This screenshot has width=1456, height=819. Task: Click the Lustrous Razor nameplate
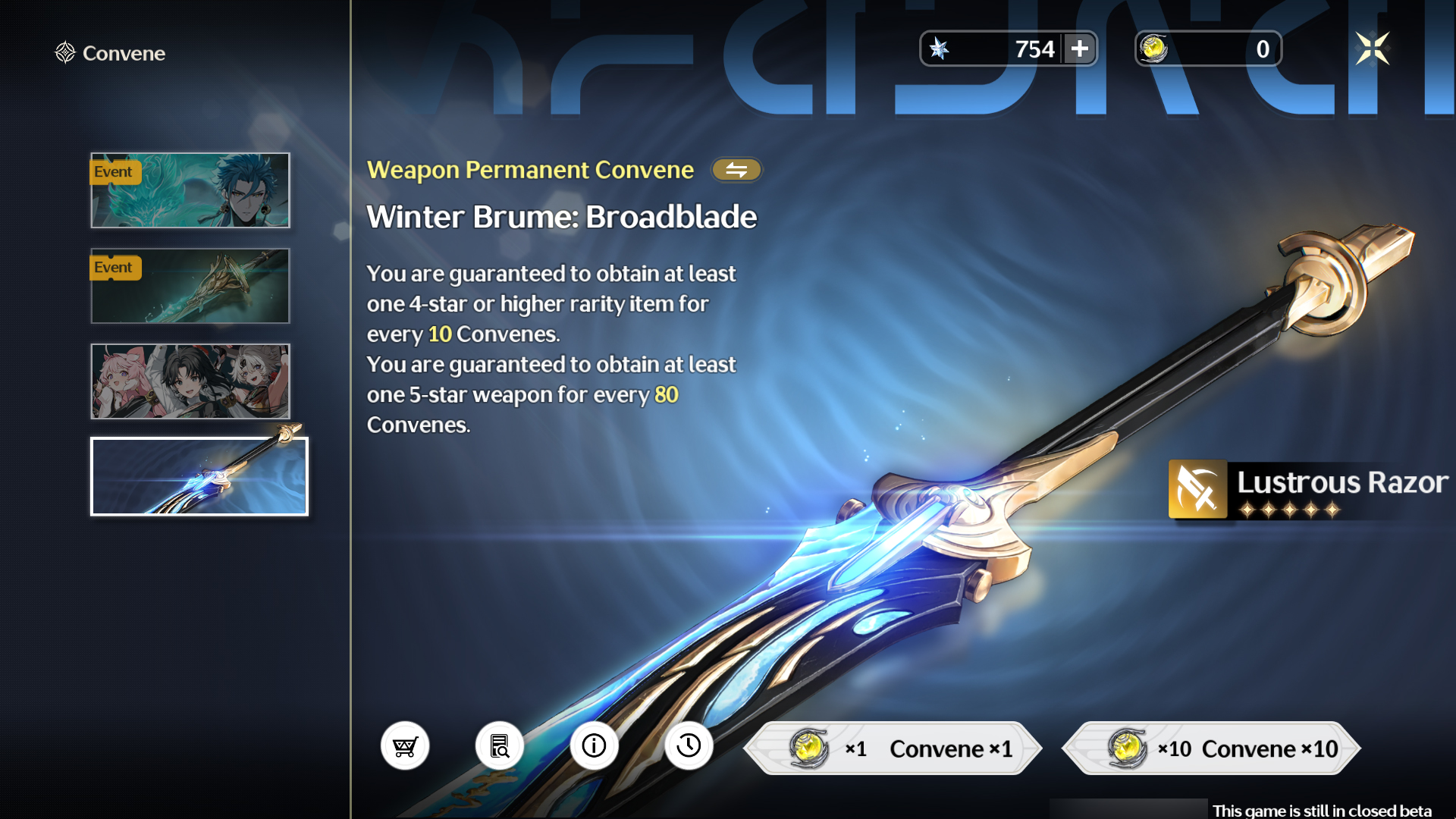pyautogui.click(x=1342, y=482)
